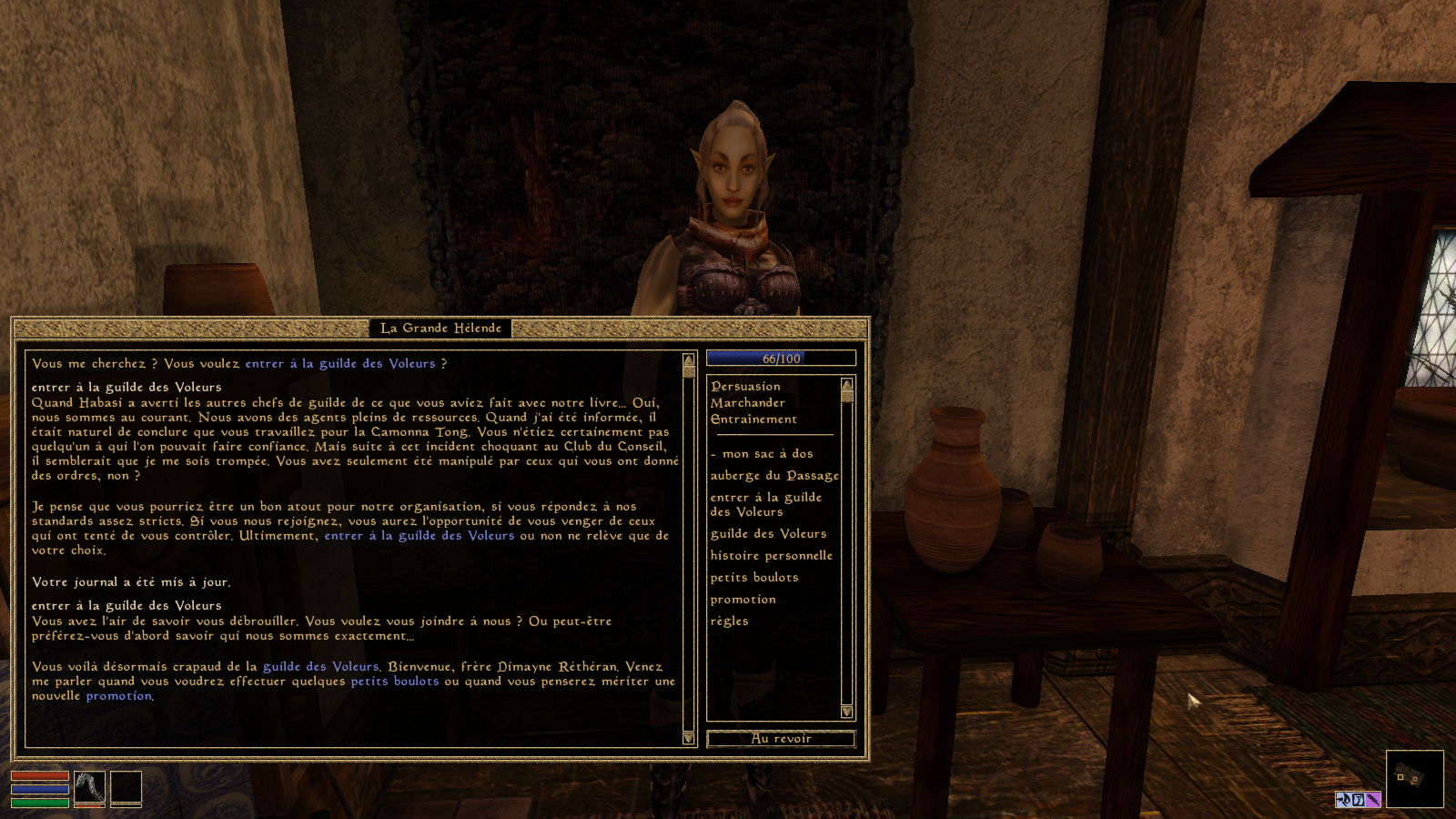Select "guilde des Voleurs" topic in list
Screen dimensions: 1456x819
(768, 534)
